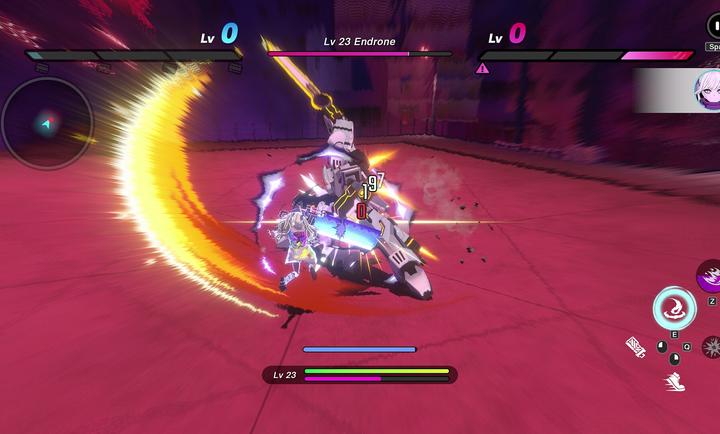Image resolution: width=720 pixels, height=434 pixels.
Task: Click the pink warning triangle indicator
Action: pyautogui.click(x=483, y=69)
